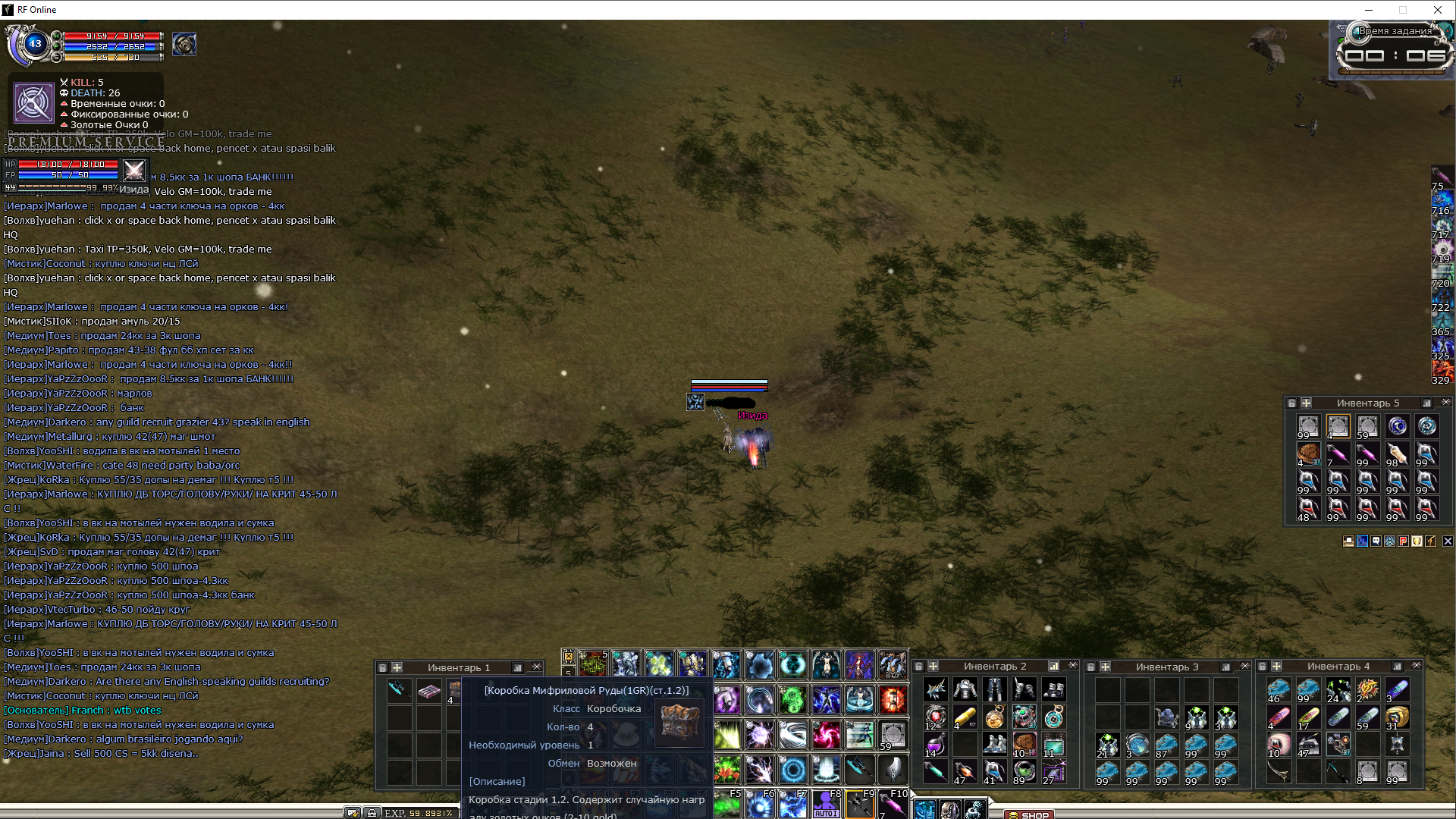
Task: Choose the red potion stack of 48
Action: pos(1307,509)
